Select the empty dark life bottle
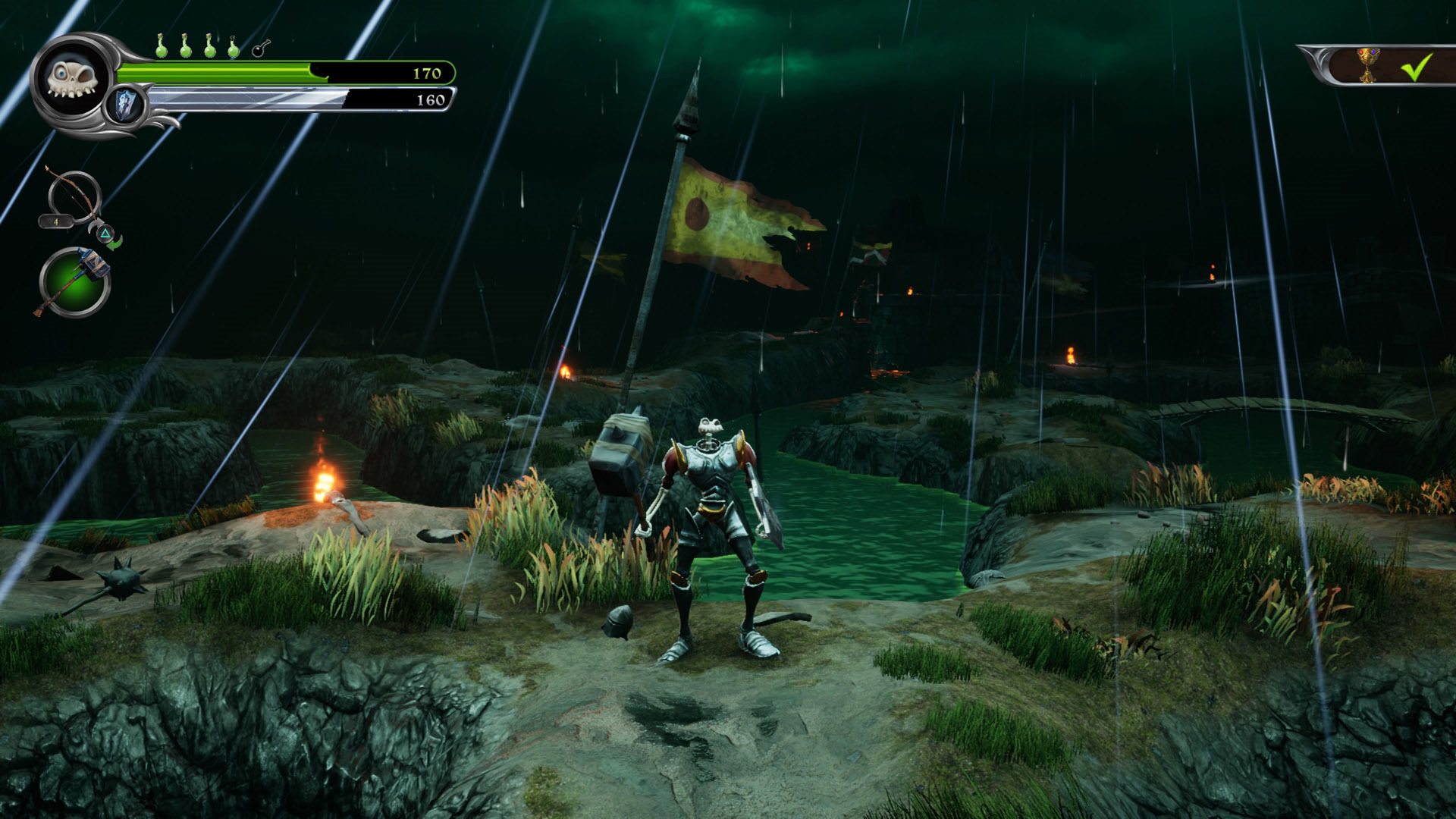Screen dimensions: 1456x819 click(x=260, y=49)
